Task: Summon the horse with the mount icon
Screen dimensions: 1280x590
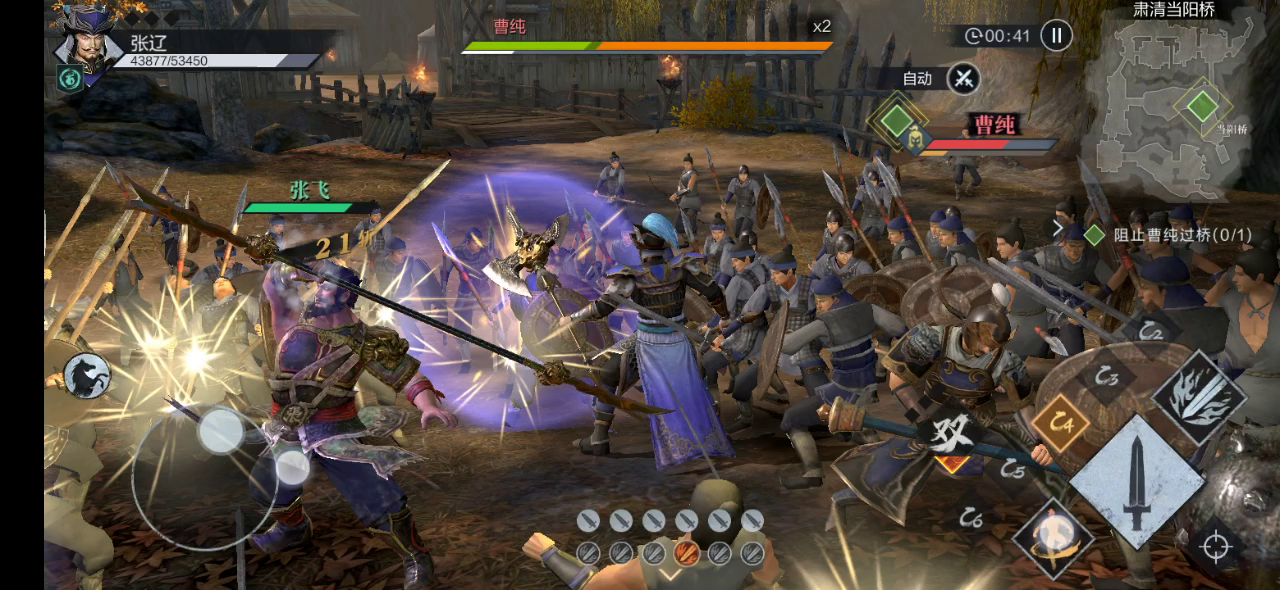Action: 86,376
